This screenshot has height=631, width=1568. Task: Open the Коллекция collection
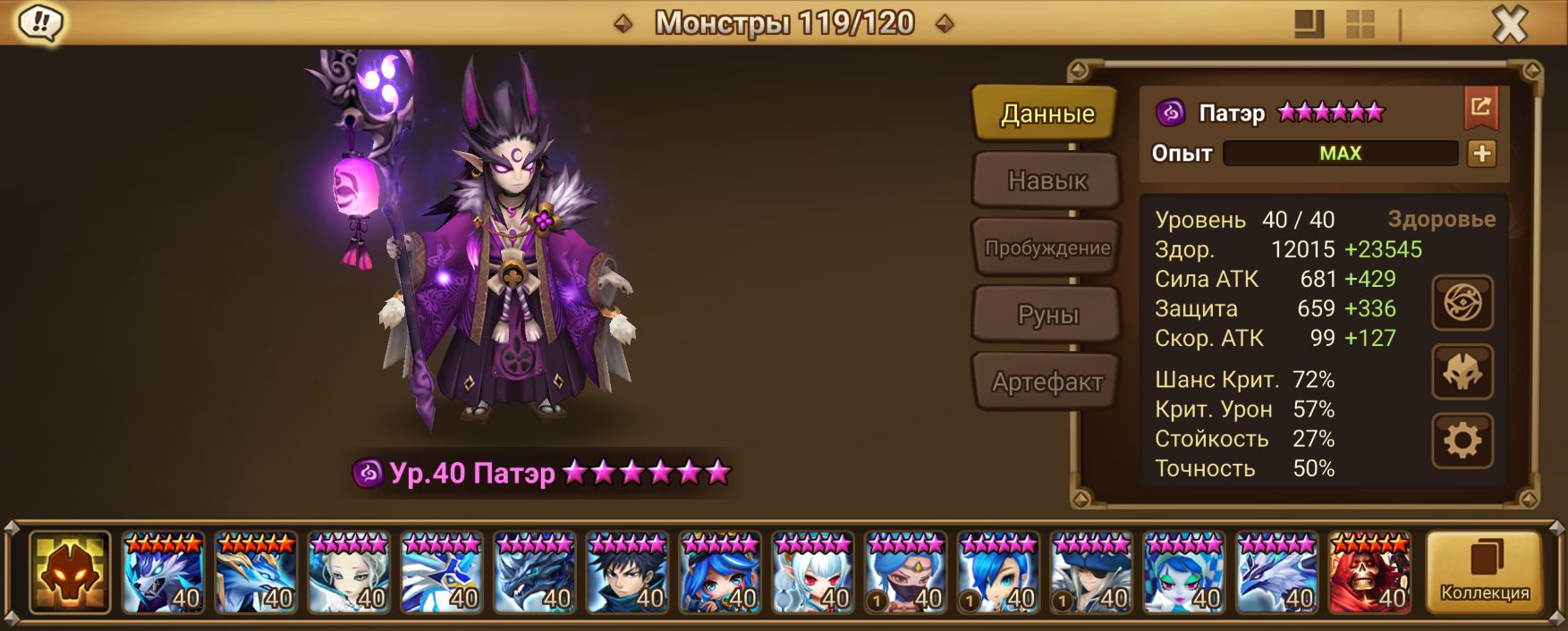pos(1484,572)
